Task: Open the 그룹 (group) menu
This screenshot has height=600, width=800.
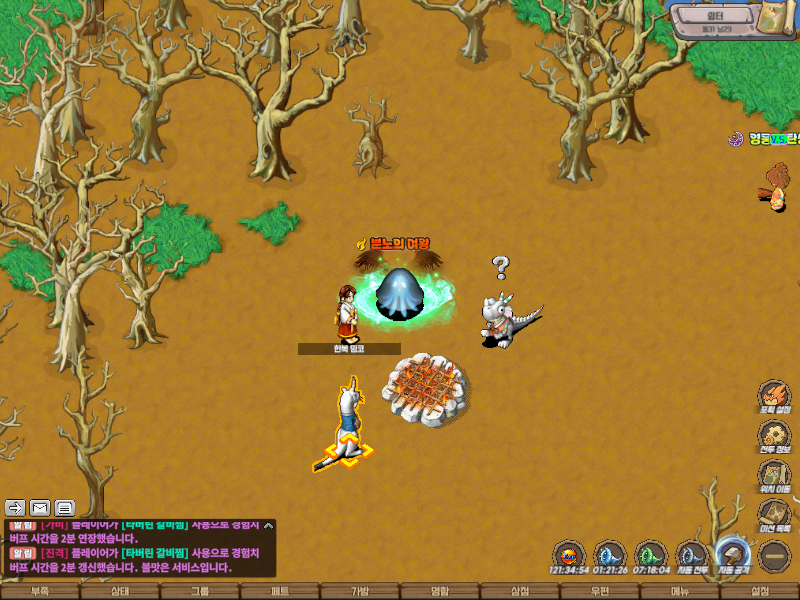Action: tap(200, 592)
